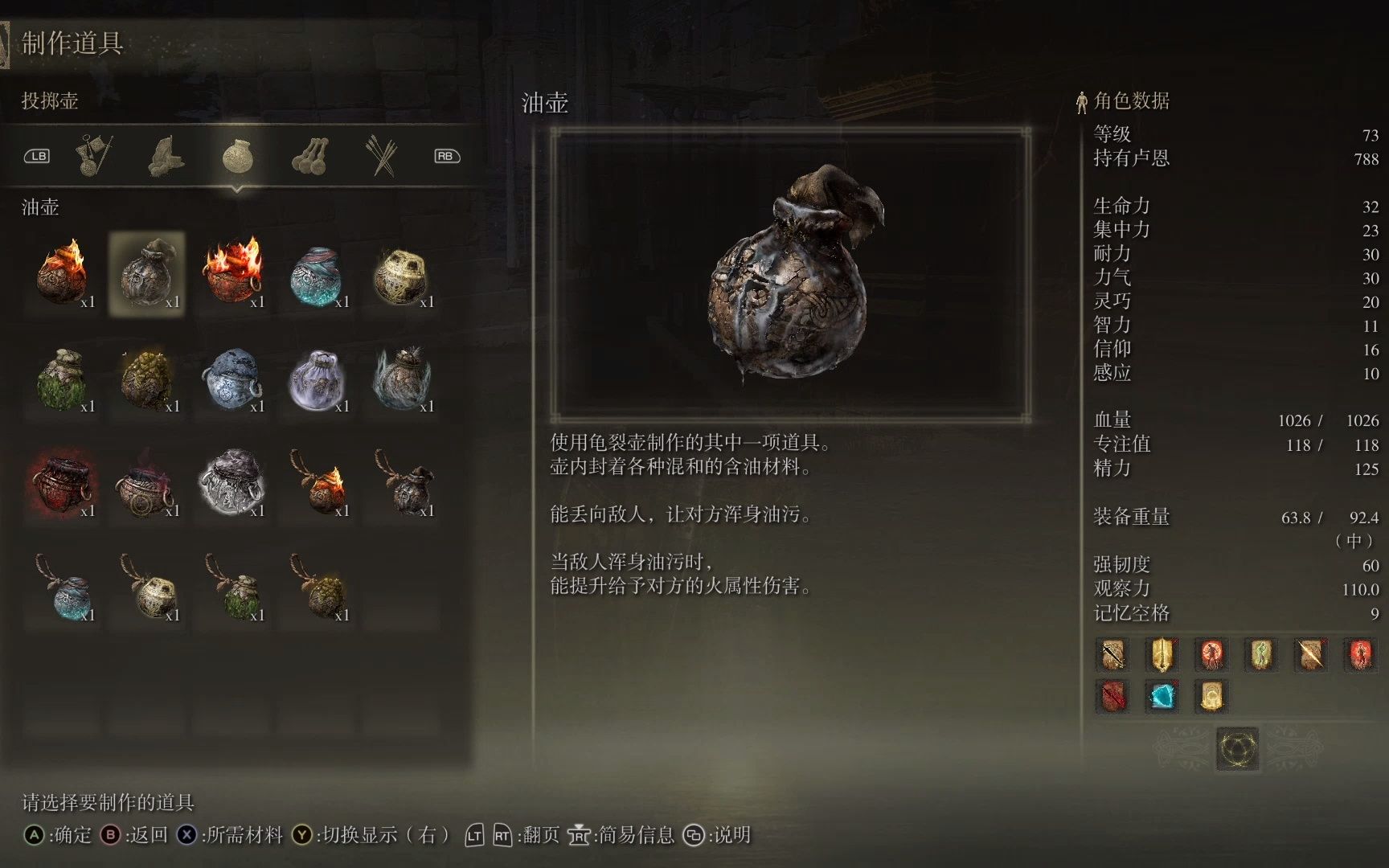Switch to the tools crafting category tab
1389x868 pixels.
point(95,155)
